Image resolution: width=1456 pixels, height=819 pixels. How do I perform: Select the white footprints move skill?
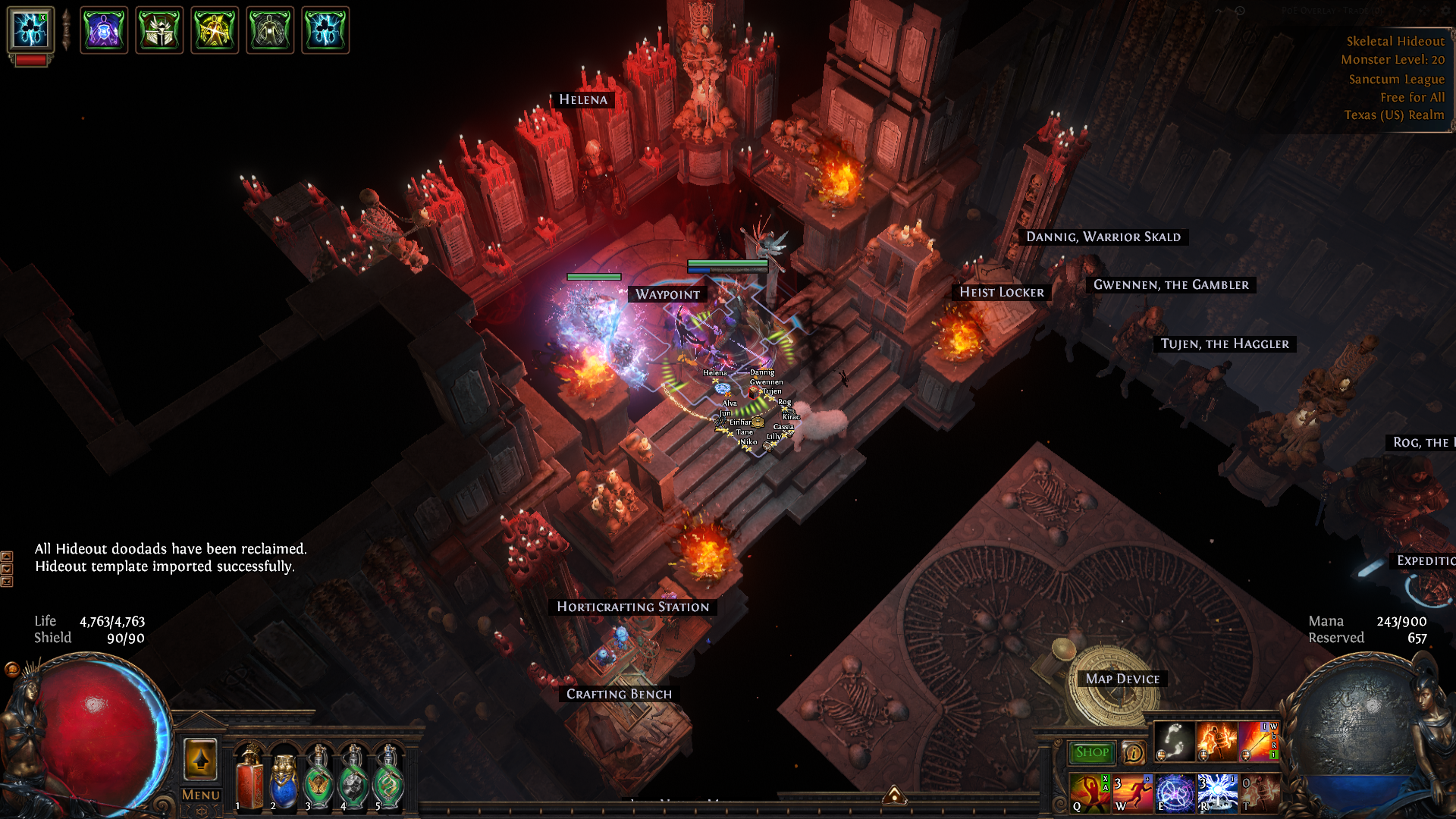[x=1174, y=742]
